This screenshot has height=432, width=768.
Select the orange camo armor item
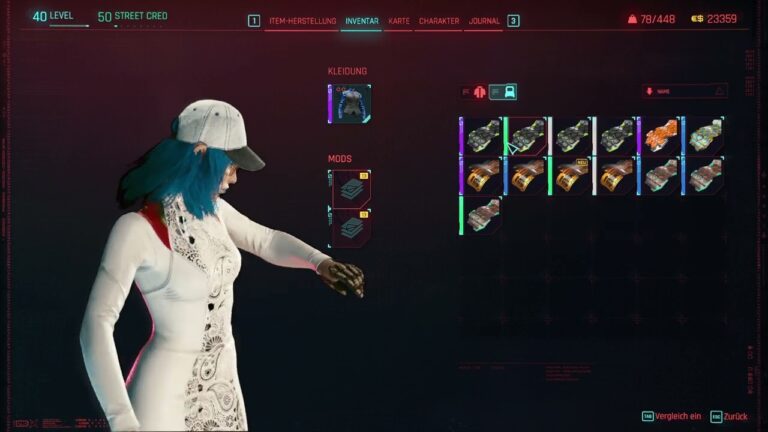(x=661, y=135)
